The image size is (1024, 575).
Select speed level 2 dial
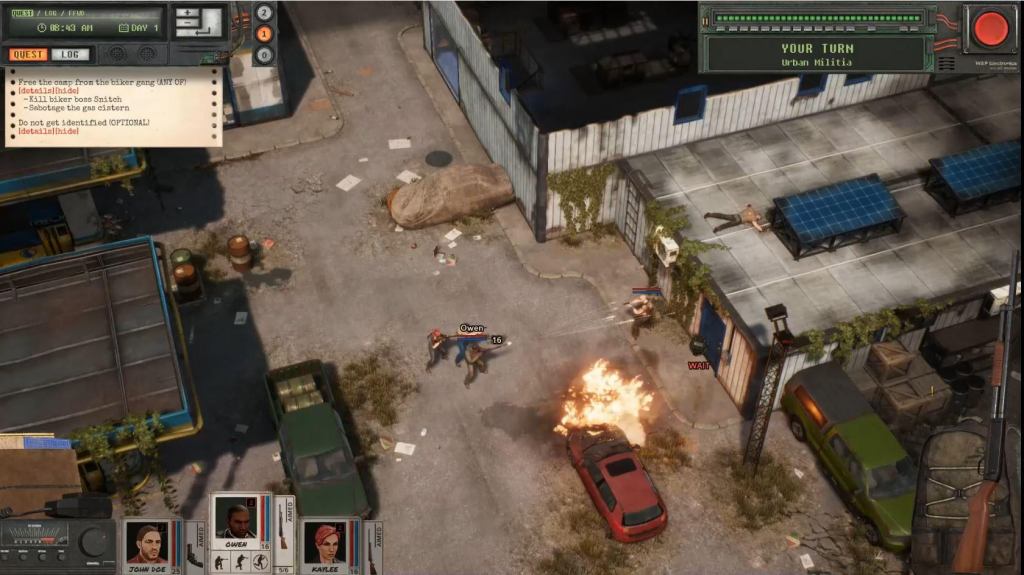264,13
